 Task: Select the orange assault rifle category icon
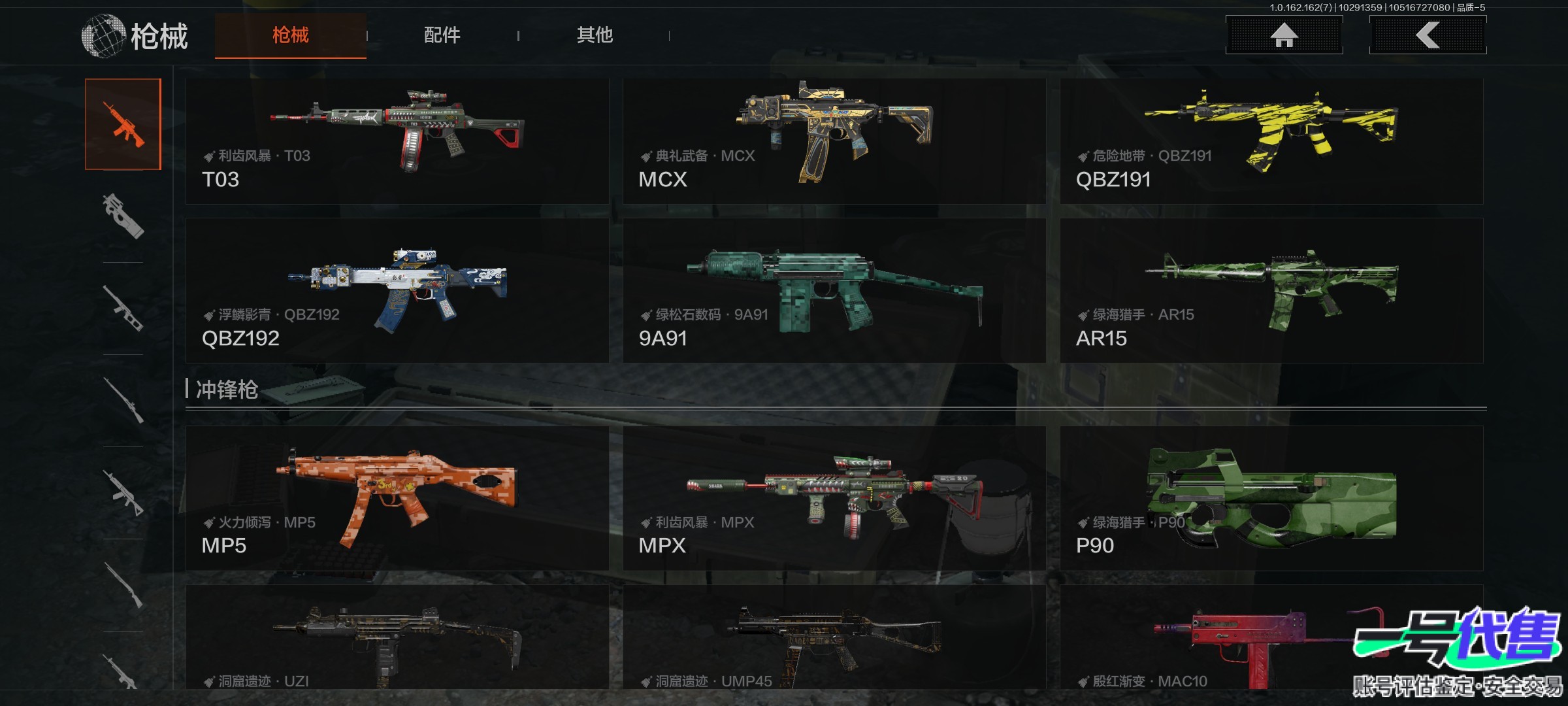[x=123, y=124]
